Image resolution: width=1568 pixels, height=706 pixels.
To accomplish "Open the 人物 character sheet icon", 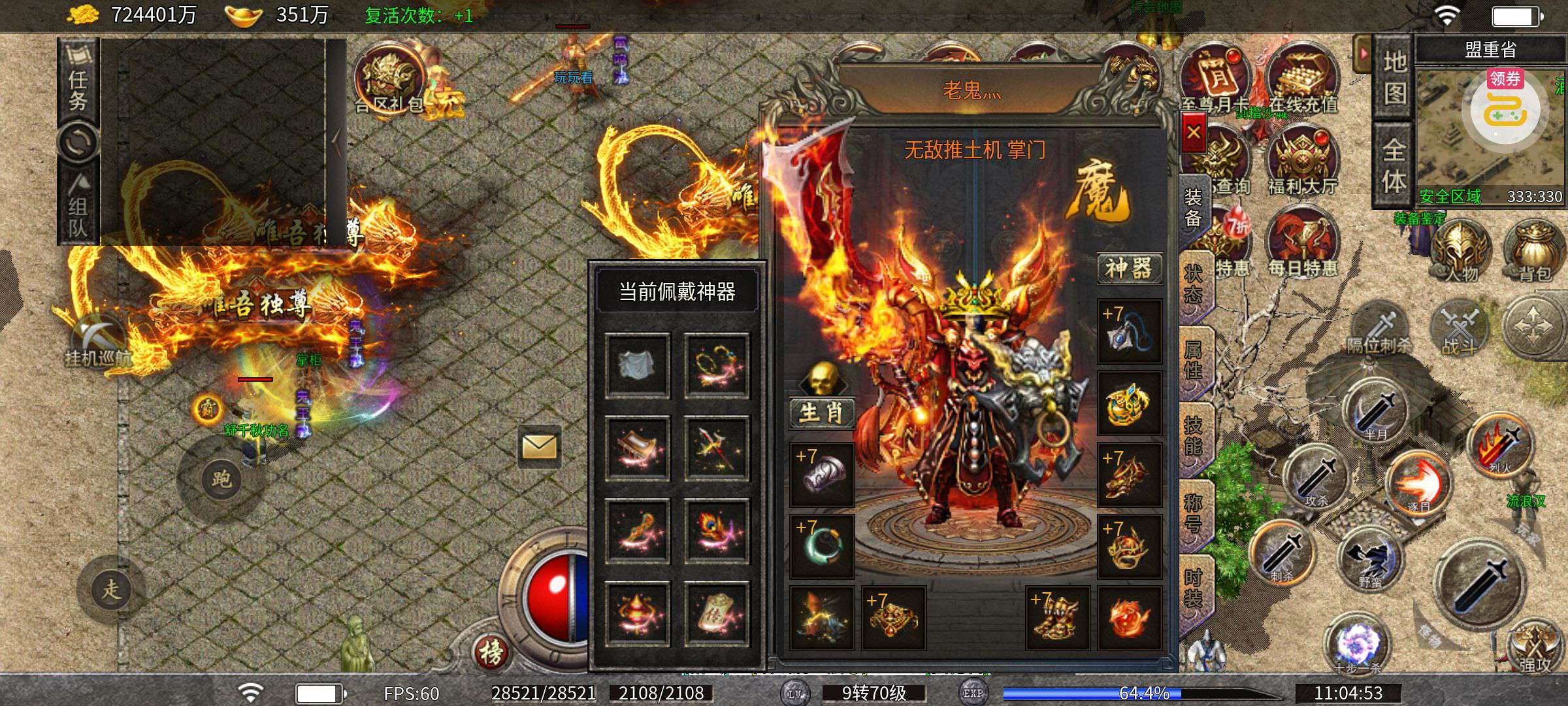I will click(x=1461, y=252).
